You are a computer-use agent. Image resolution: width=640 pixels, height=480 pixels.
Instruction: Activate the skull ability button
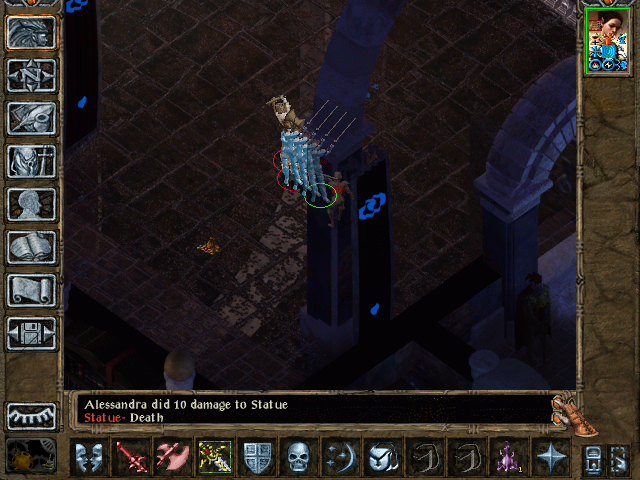point(299,457)
